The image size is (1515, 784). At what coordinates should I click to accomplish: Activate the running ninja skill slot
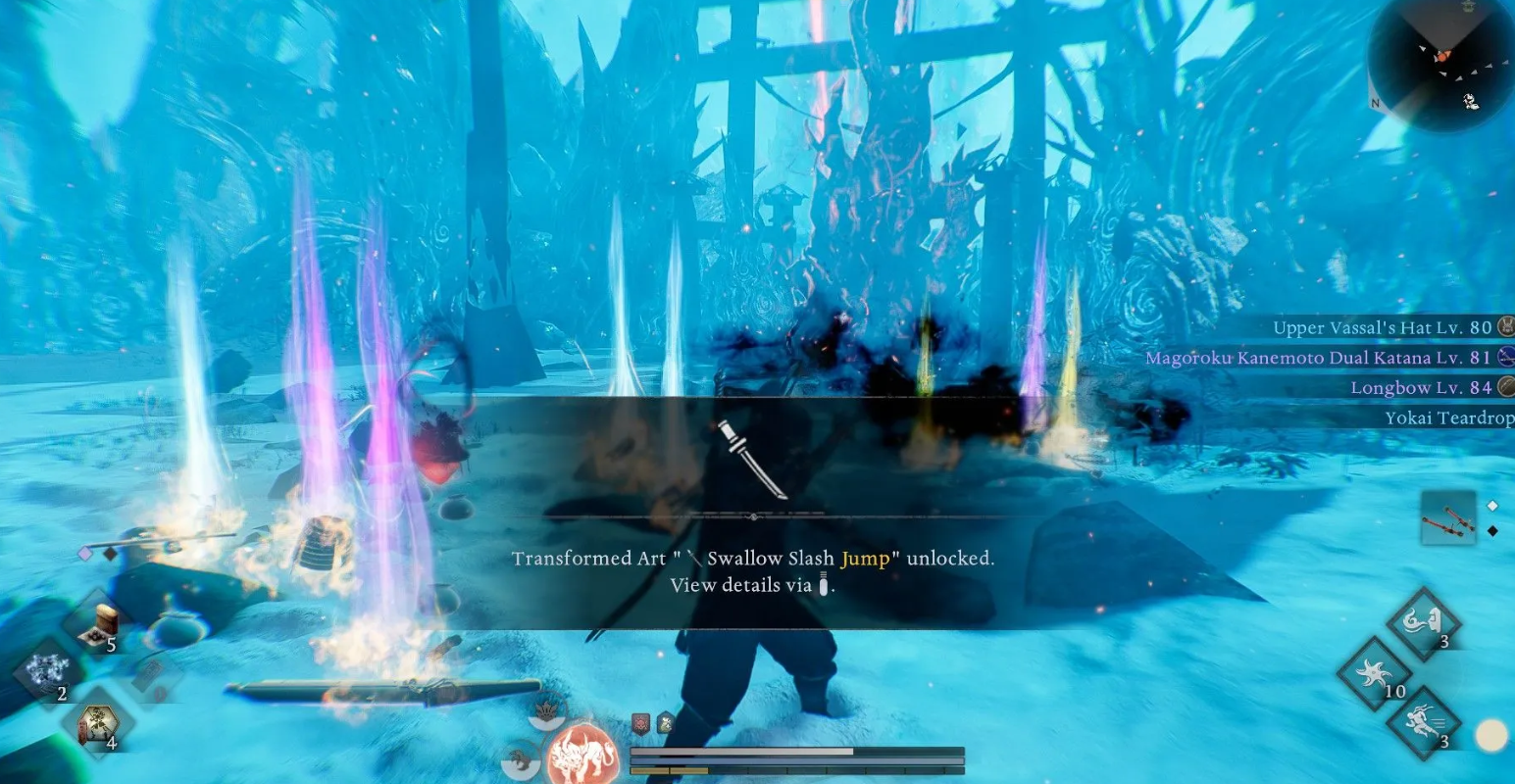pyautogui.click(x=1423, y=725)
